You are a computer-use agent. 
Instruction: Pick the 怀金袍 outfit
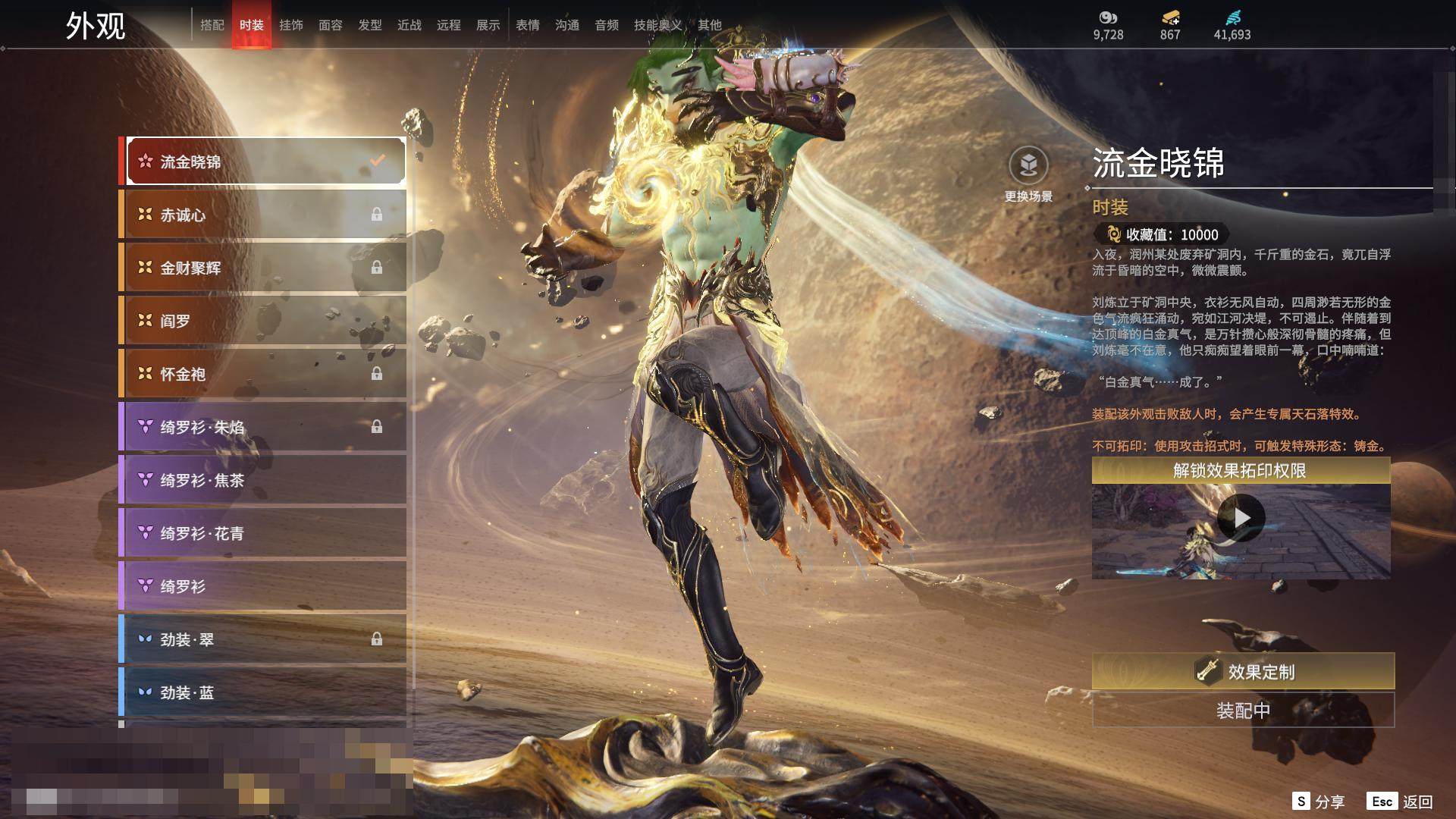click(x=263, y=374)
